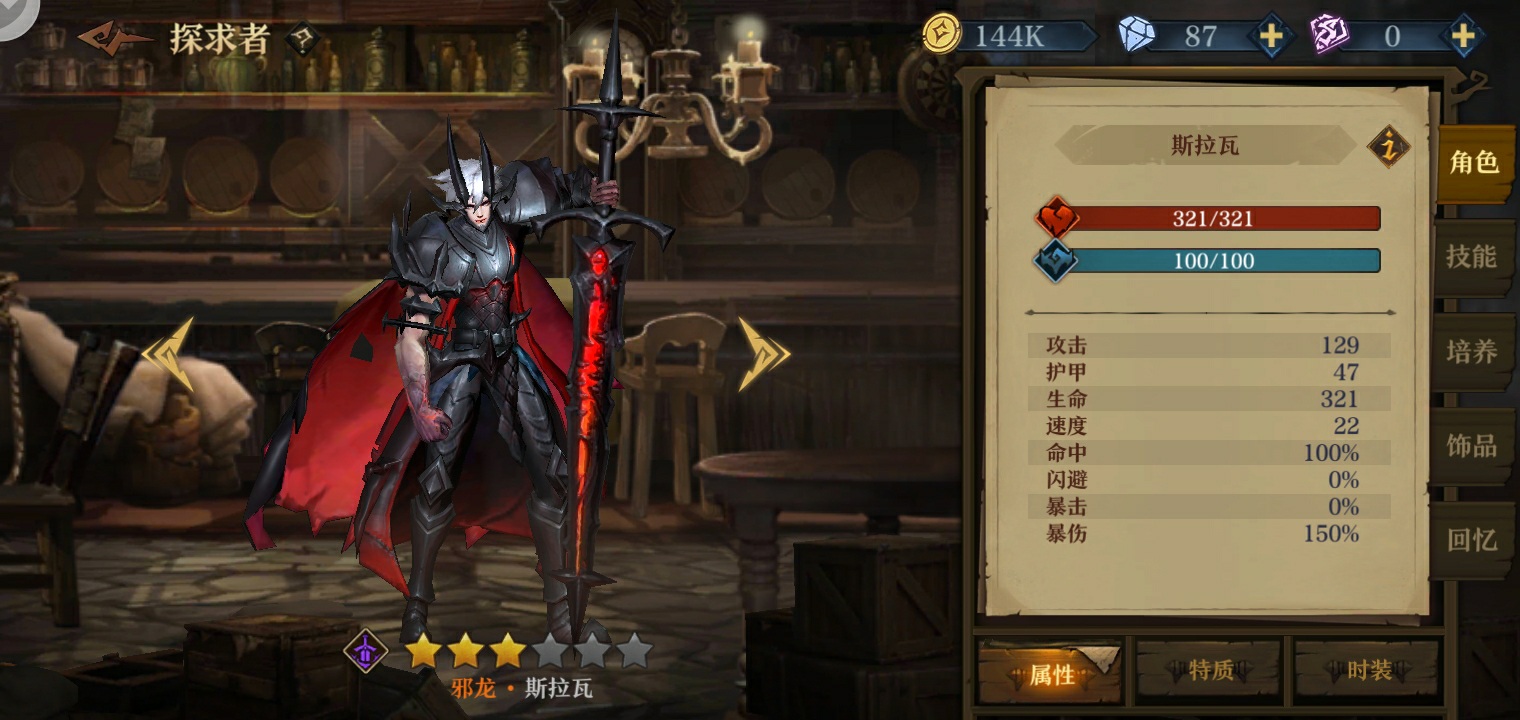Open the info icon beside 斯拉瓦

[1388, 147]
